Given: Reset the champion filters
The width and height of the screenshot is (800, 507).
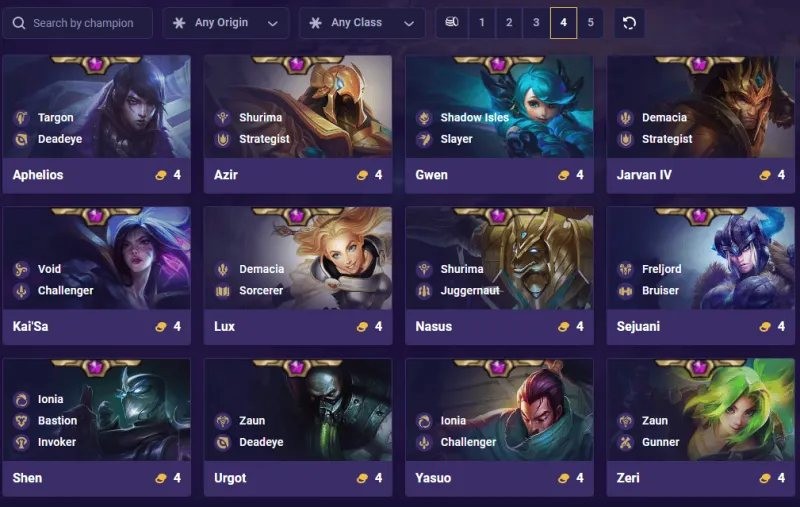Looking at the screenshot, I should coord(629,23).
